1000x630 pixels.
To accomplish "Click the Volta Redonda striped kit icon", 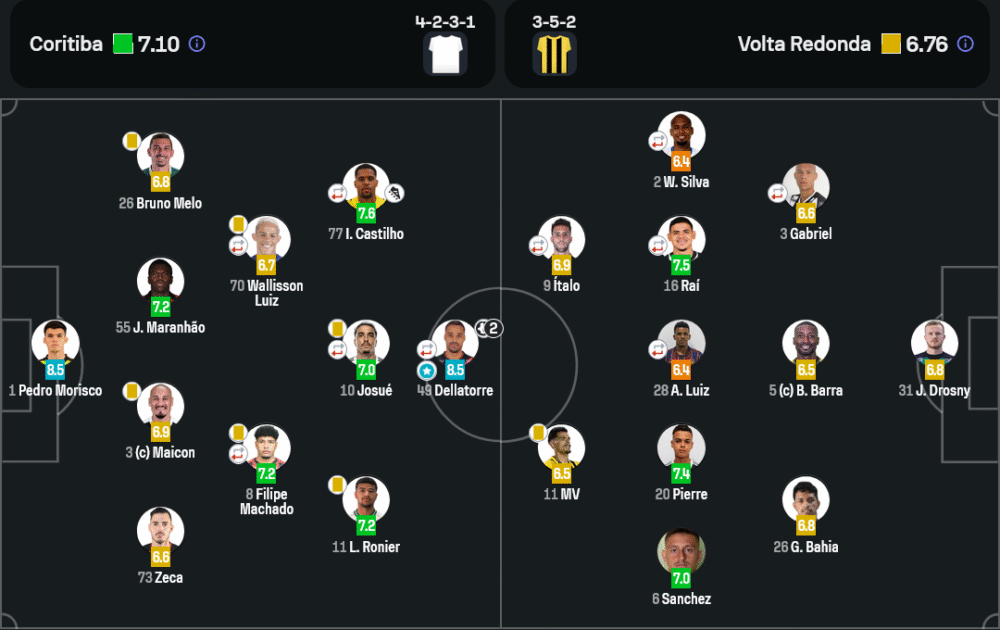I will point(555,53).
